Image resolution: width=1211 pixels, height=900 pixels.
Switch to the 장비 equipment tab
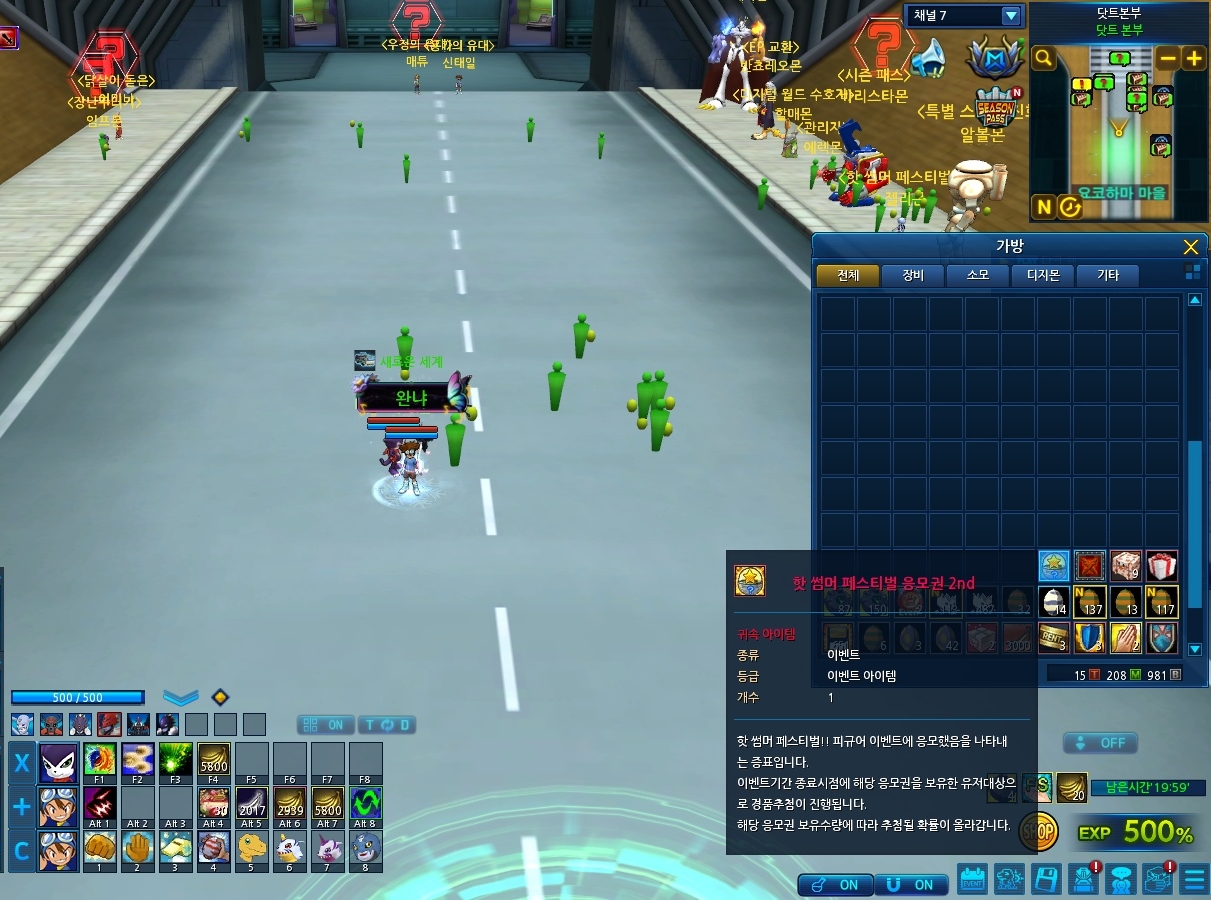[912, 275]
